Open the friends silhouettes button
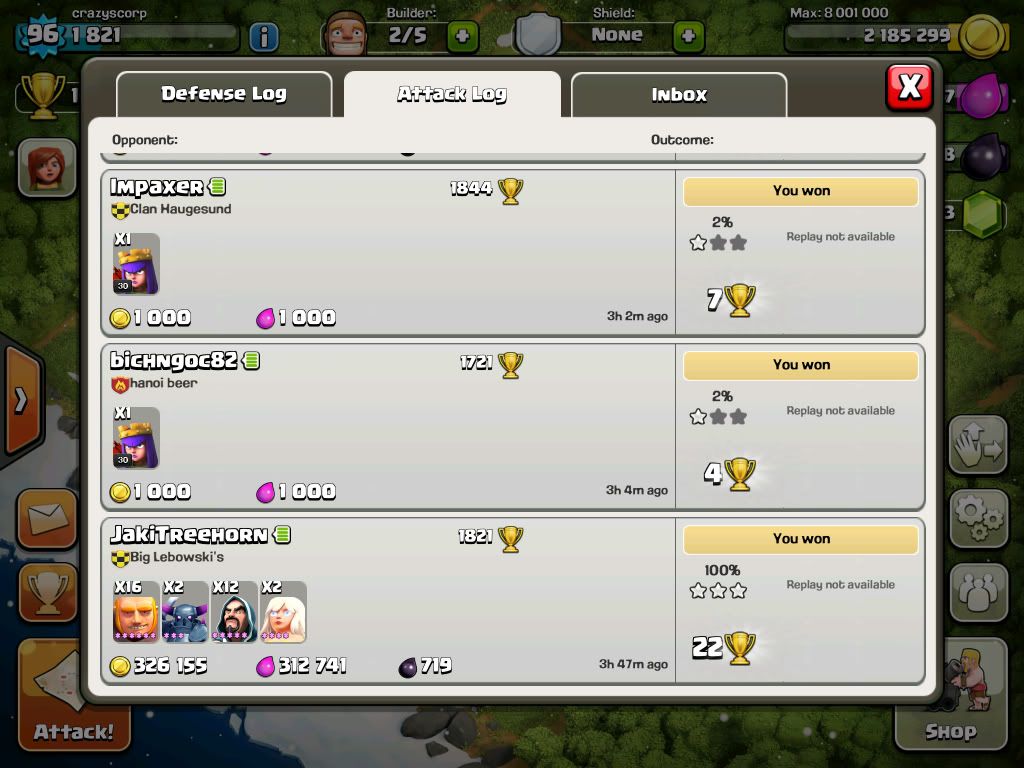Screen dimensions: 1024x768 point(977,591)
